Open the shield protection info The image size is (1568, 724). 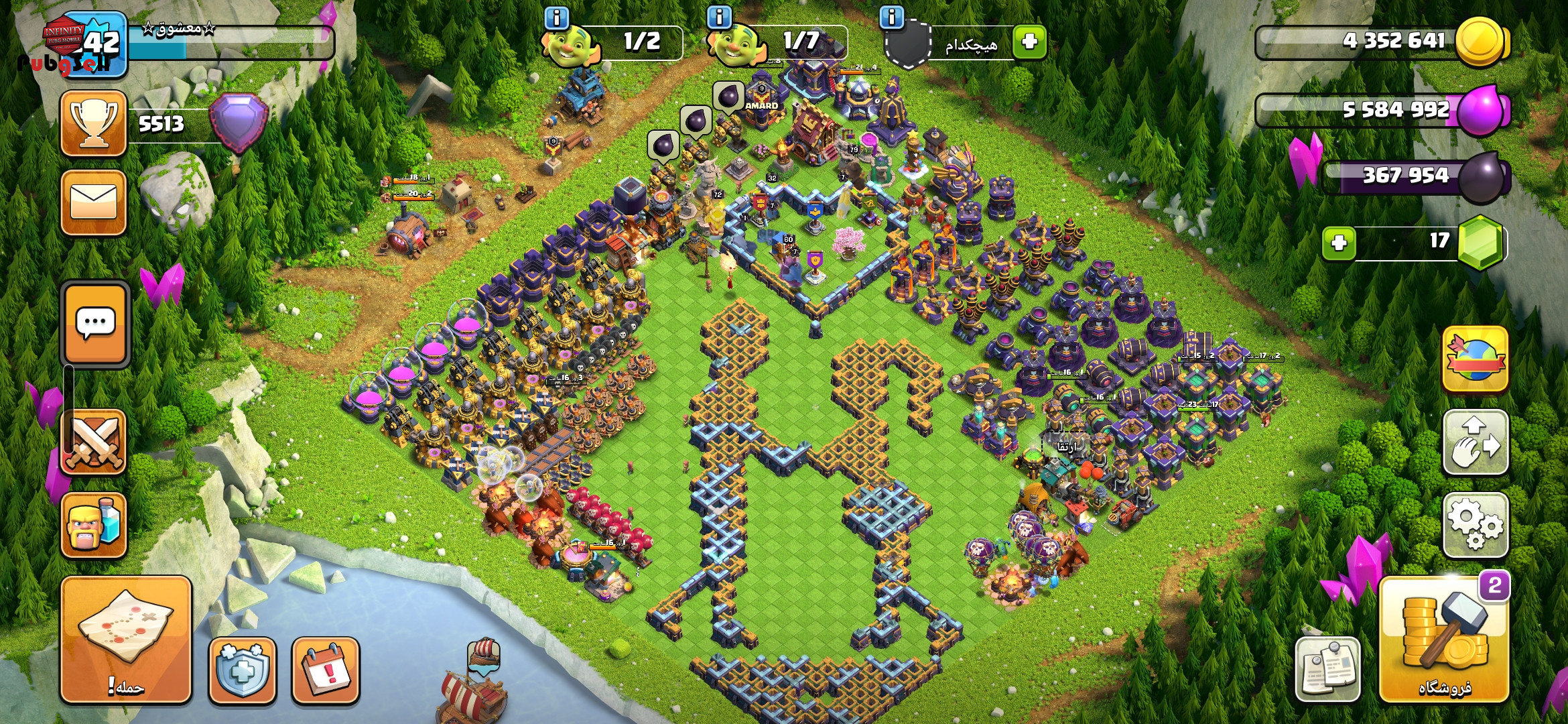click(x=243, y=670)
